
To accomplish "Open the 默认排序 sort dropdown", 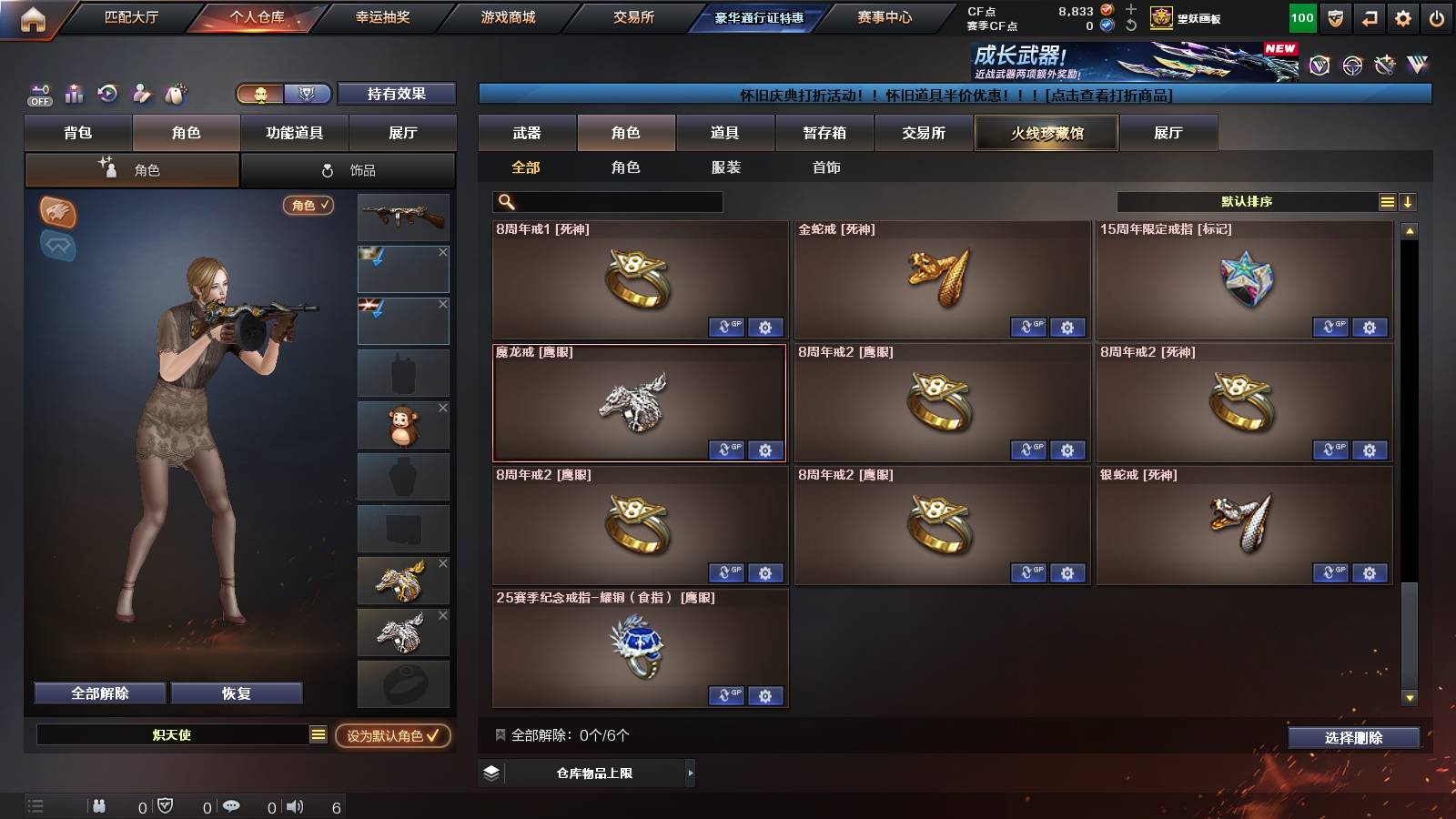I will click(x=1247, y=201).
